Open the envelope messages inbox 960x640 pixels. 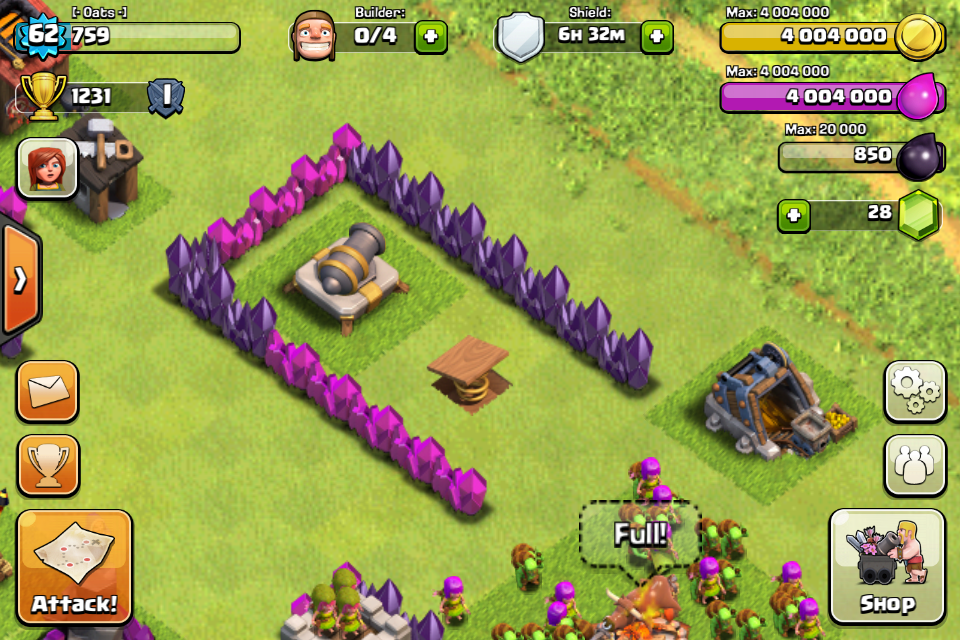47,391
